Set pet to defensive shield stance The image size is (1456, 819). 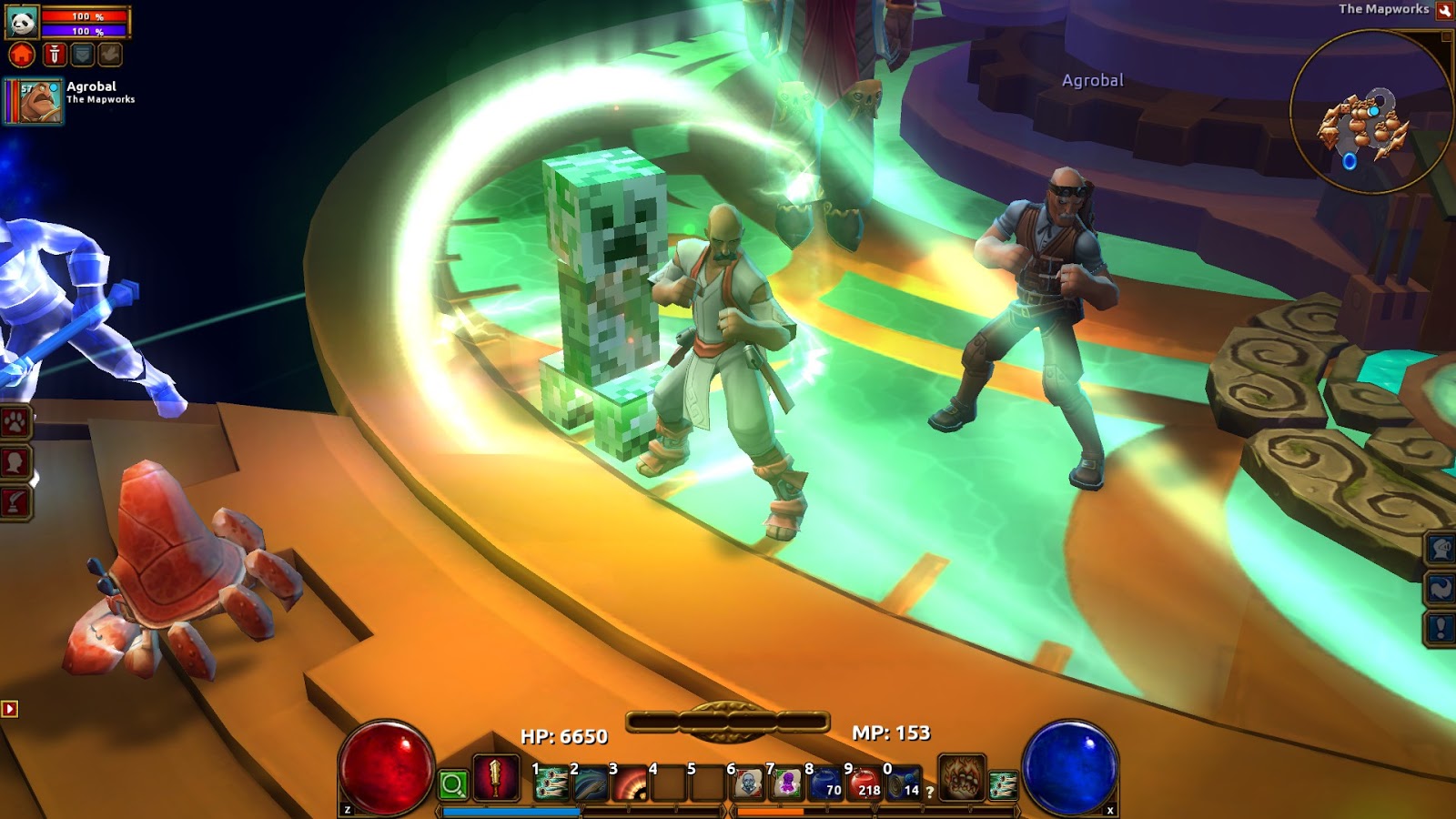82,56
